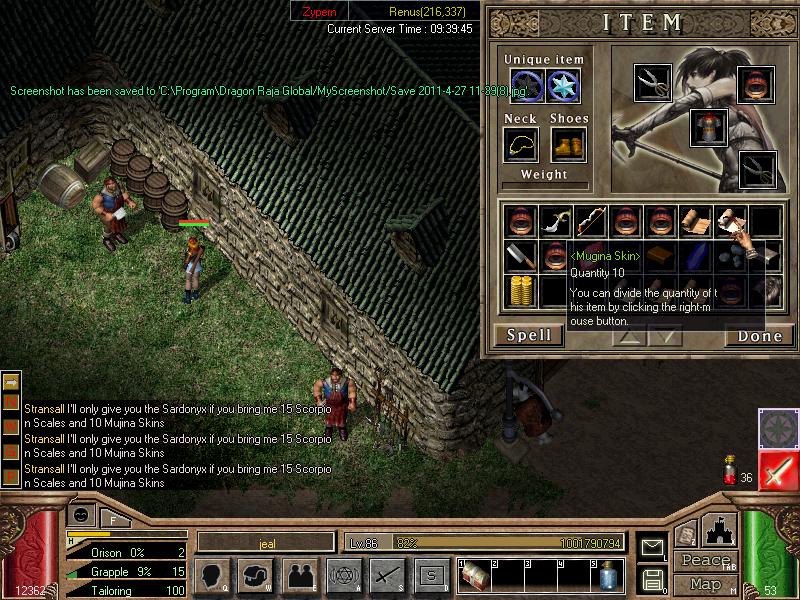Toggle the Peace mode button
The image size is (800, 600).
coord(705,560)
